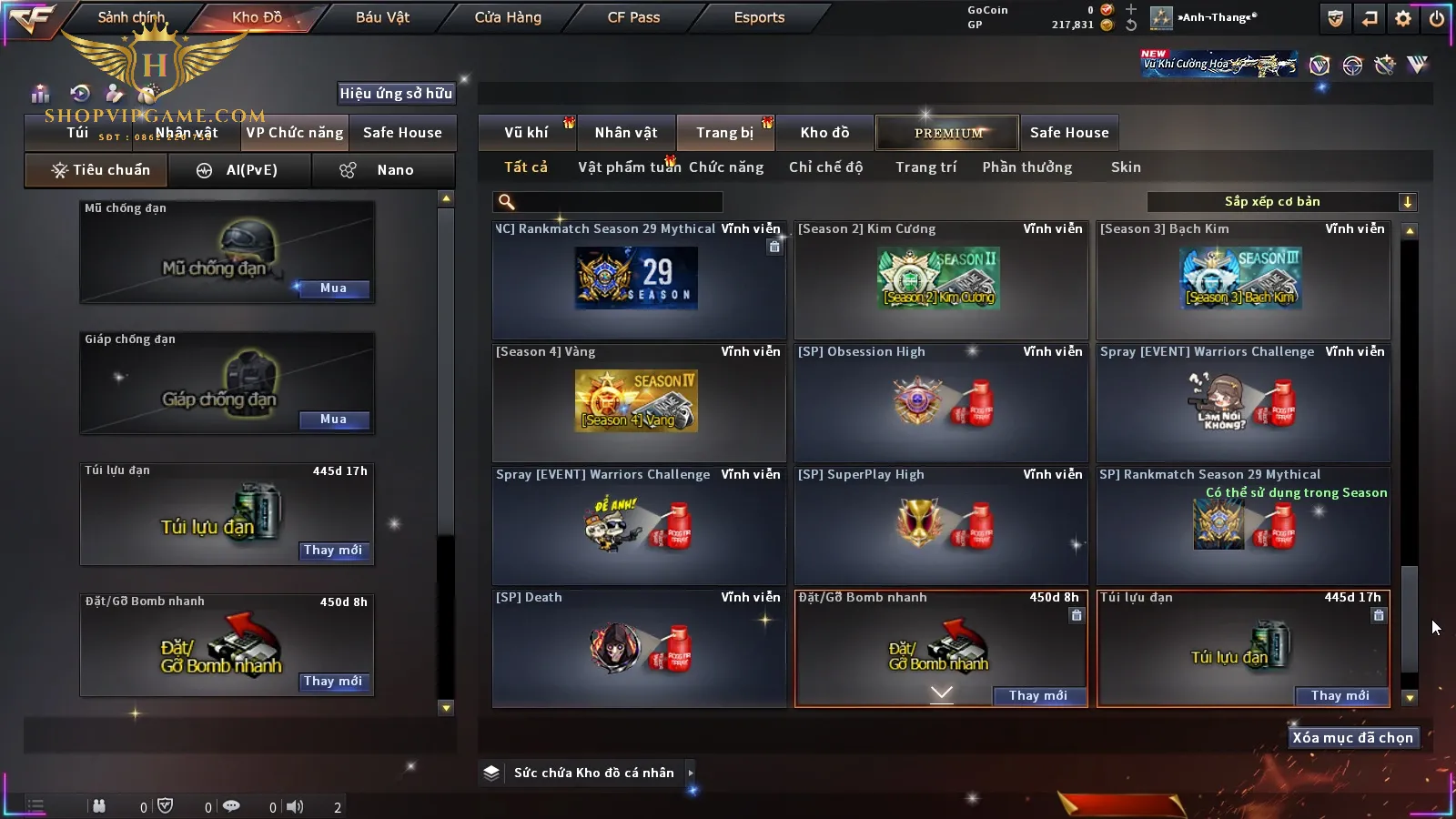Go to Sảnh chính lobby
Viewport: 1456px width, 819px height.
pos(131,17)
